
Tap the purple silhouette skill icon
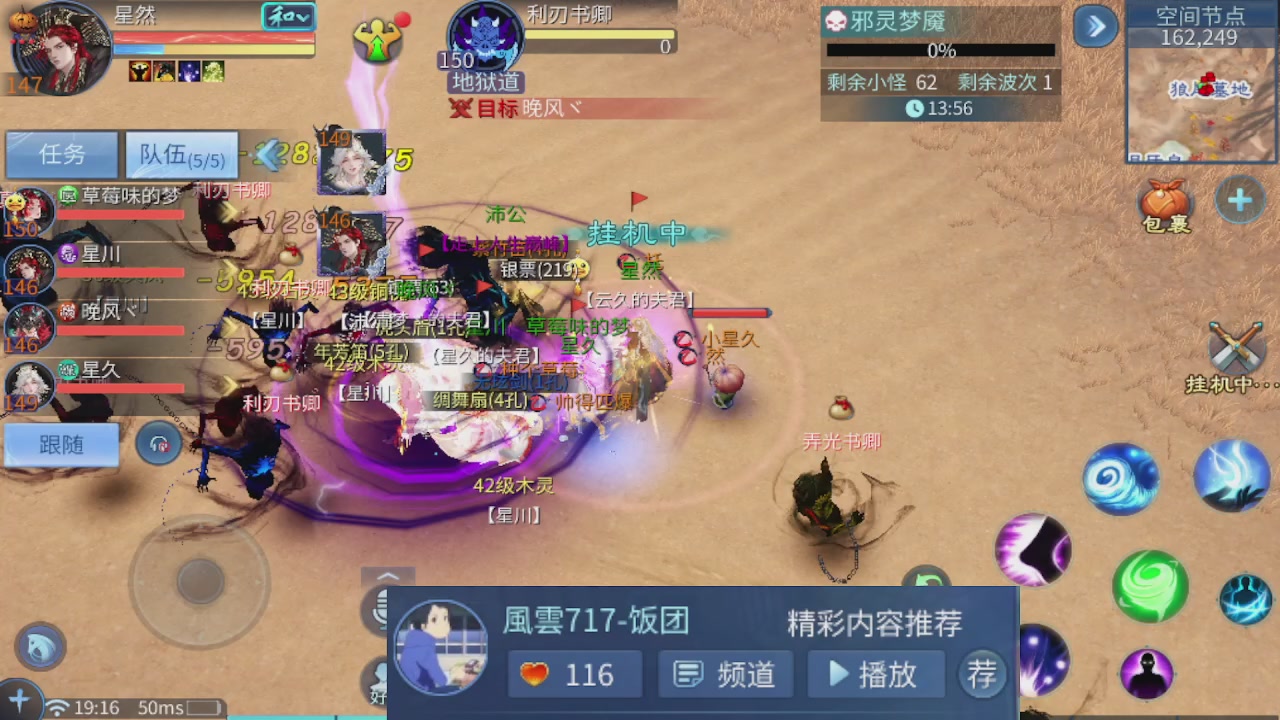tap(1145, 675)
